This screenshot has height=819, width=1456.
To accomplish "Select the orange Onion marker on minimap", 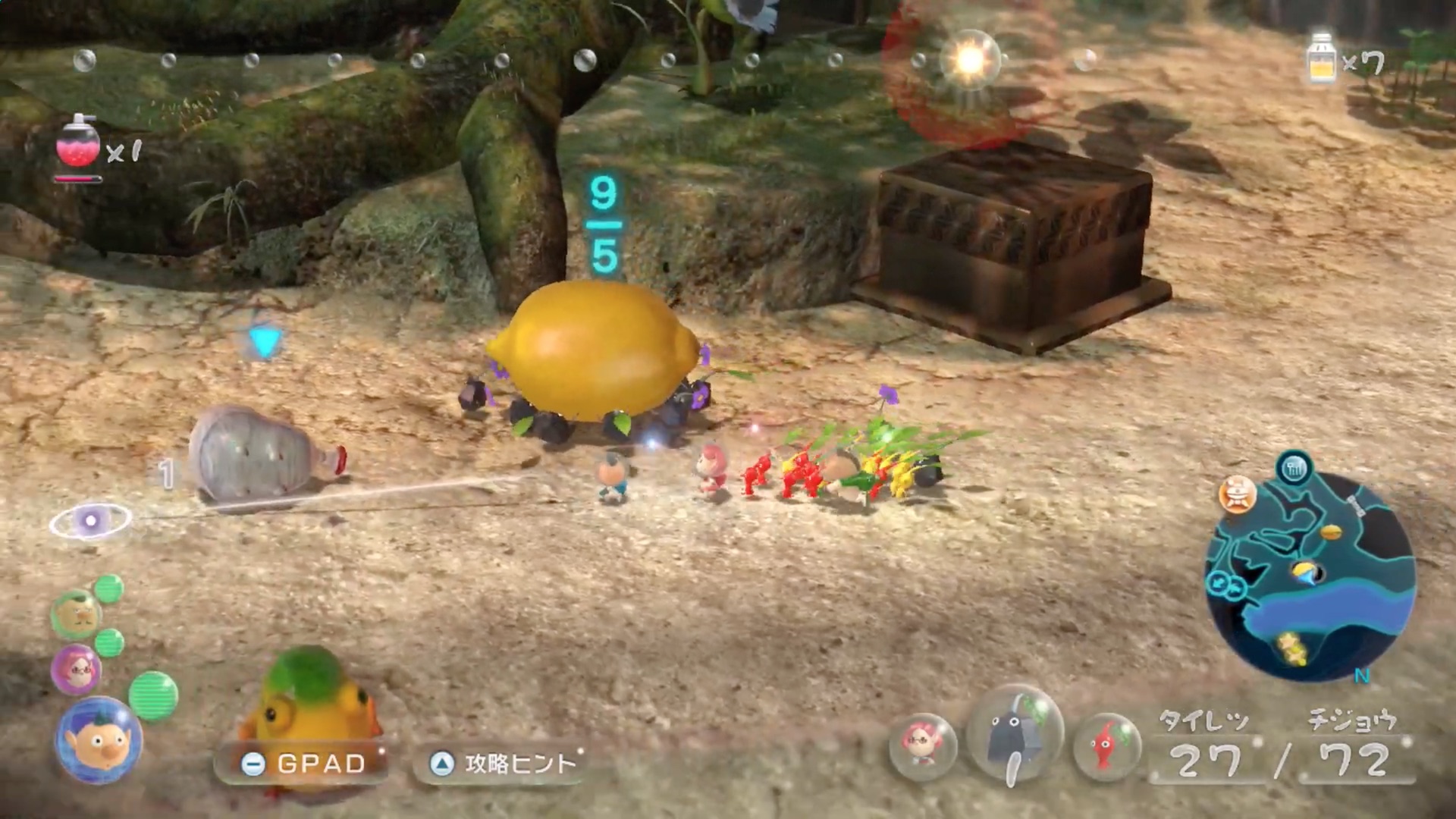I will point(1237,494).
